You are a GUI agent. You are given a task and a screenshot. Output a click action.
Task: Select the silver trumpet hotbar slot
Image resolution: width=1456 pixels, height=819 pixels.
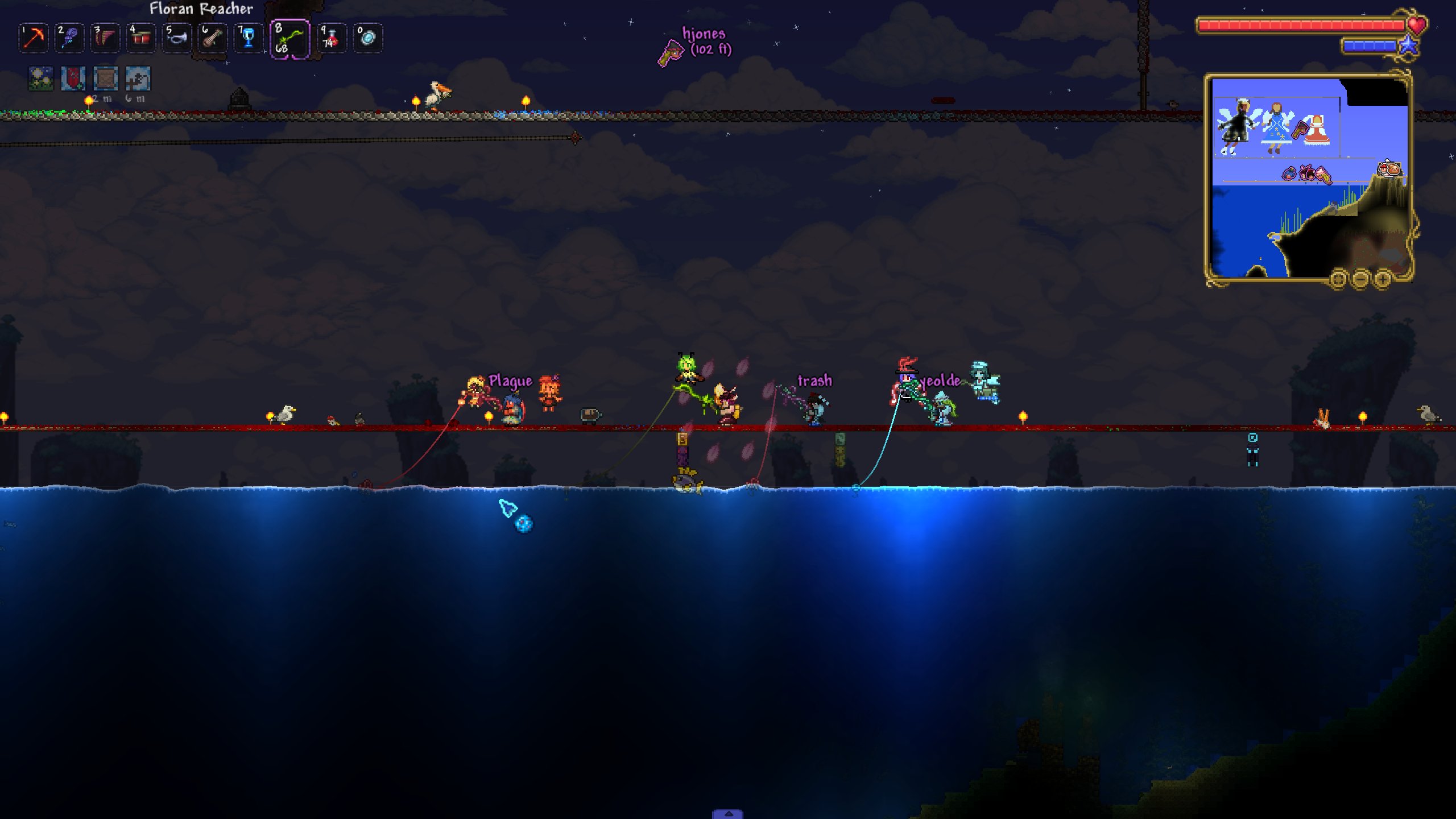coord(176,38)
